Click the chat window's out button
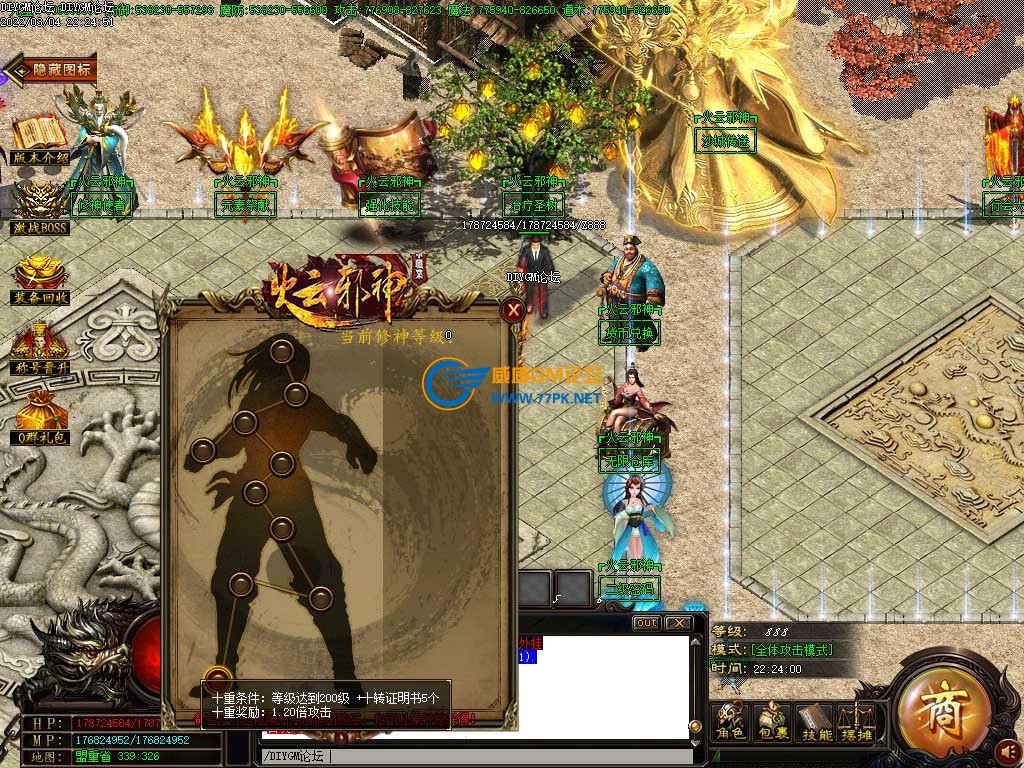The width and height of the screenshot is (1024, 768). click(647, 623)
